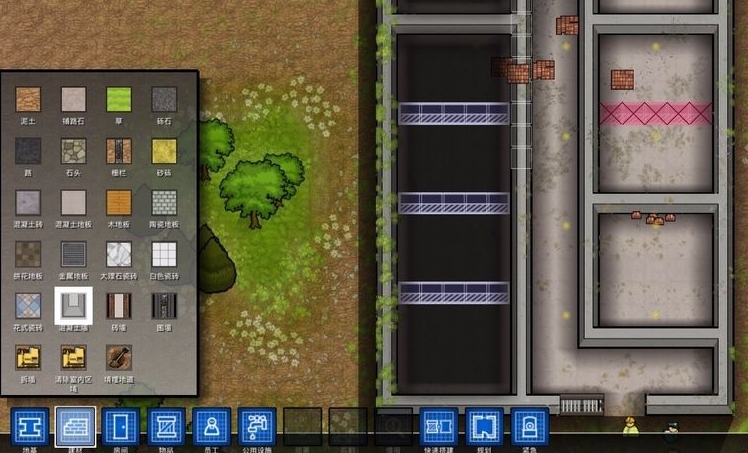
Task: Select the wooden floor (木地板) tile
Action: (x=119, y=203)
